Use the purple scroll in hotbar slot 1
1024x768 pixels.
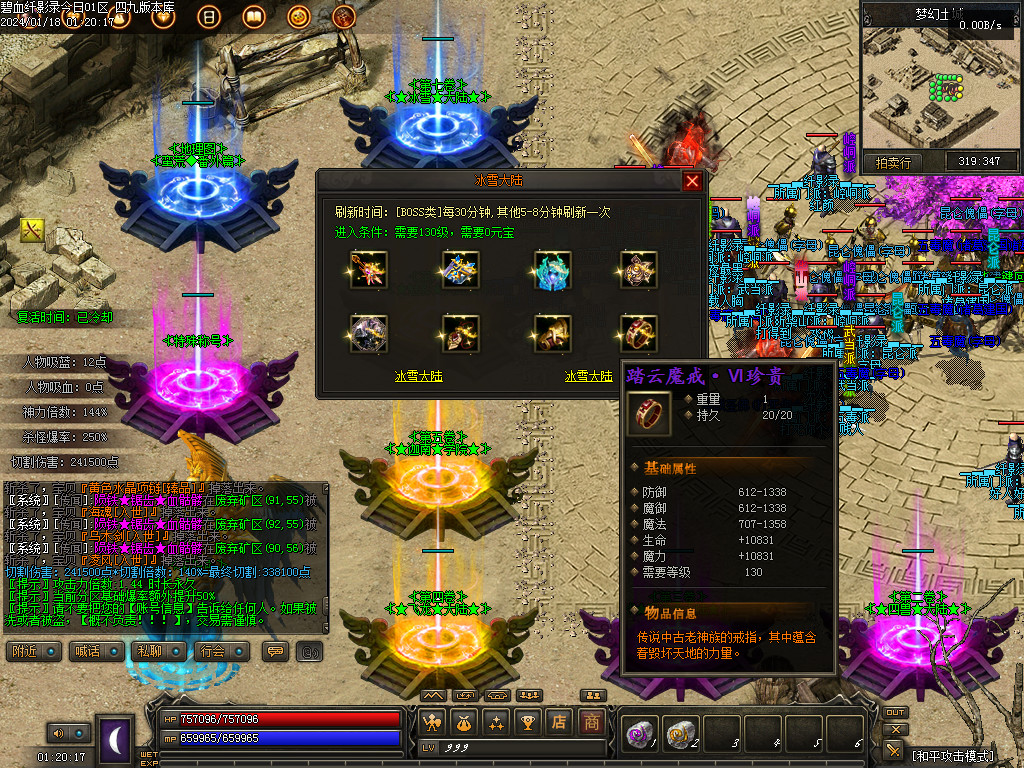tap(638, 735)
